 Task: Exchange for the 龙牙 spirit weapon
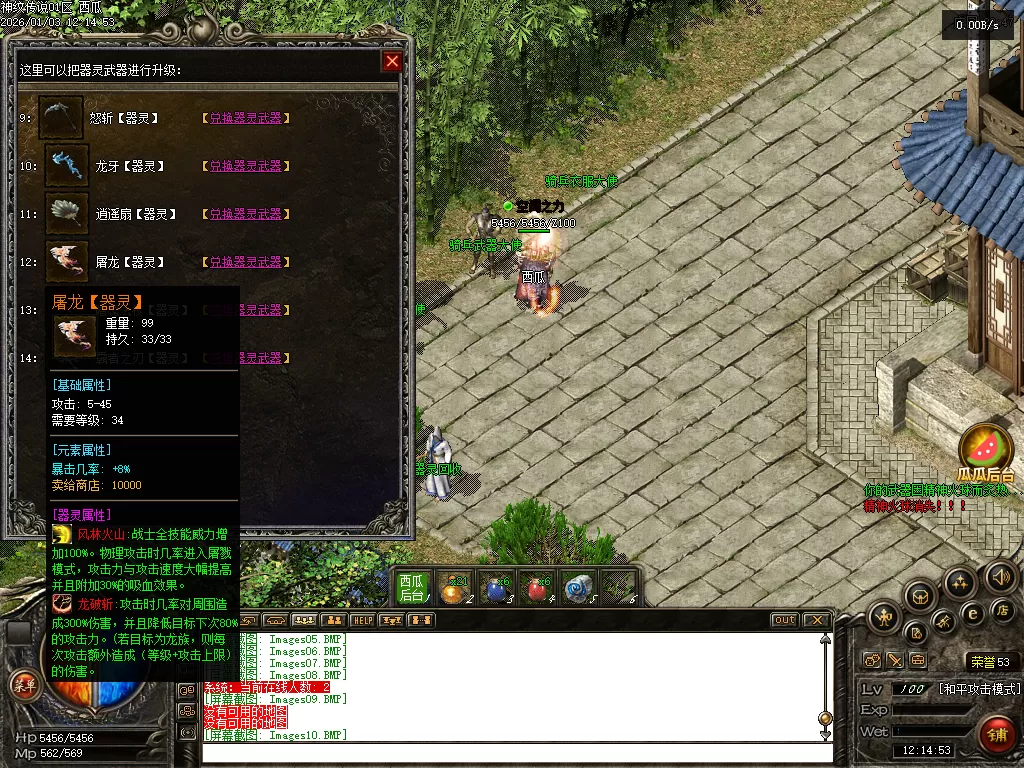tap(245, 166)
